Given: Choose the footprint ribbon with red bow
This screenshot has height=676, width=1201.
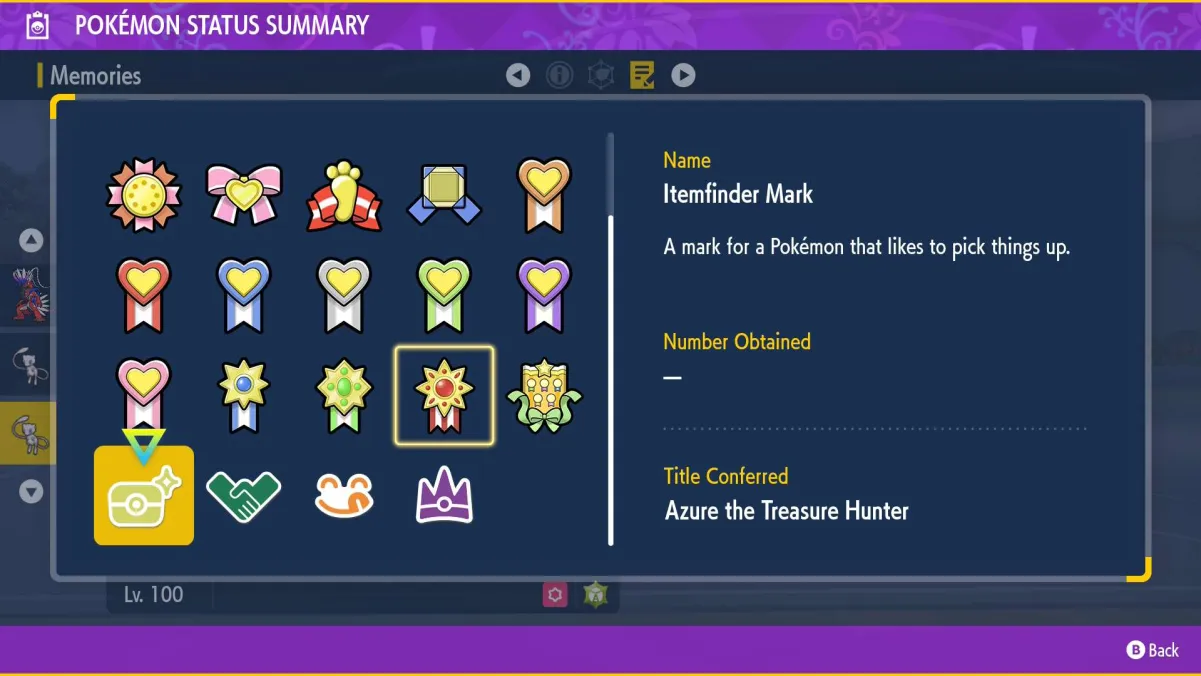Looking at the screenshot, I should coord(344,195).
